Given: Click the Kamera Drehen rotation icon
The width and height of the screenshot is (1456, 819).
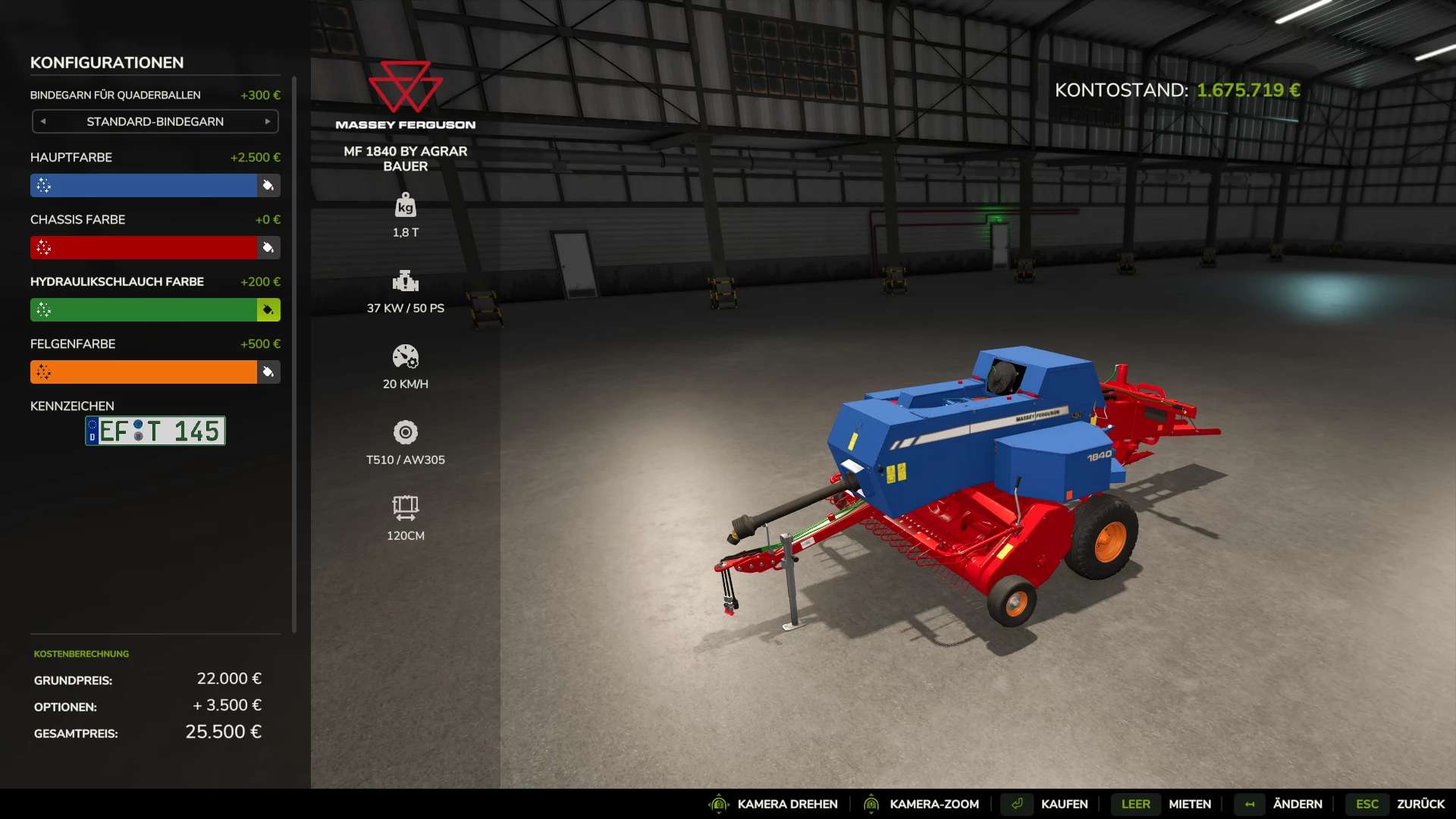Looking at the screenshot, I should click(719, 804).
